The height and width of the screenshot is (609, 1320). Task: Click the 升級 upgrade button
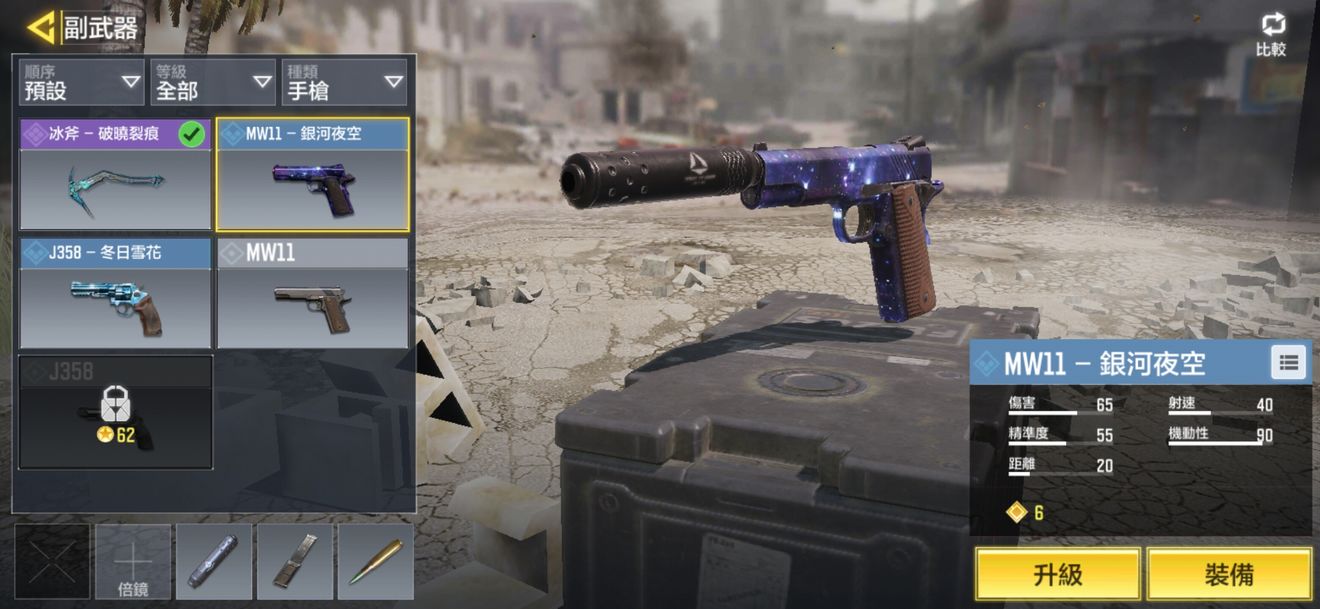click(1058, 574)
